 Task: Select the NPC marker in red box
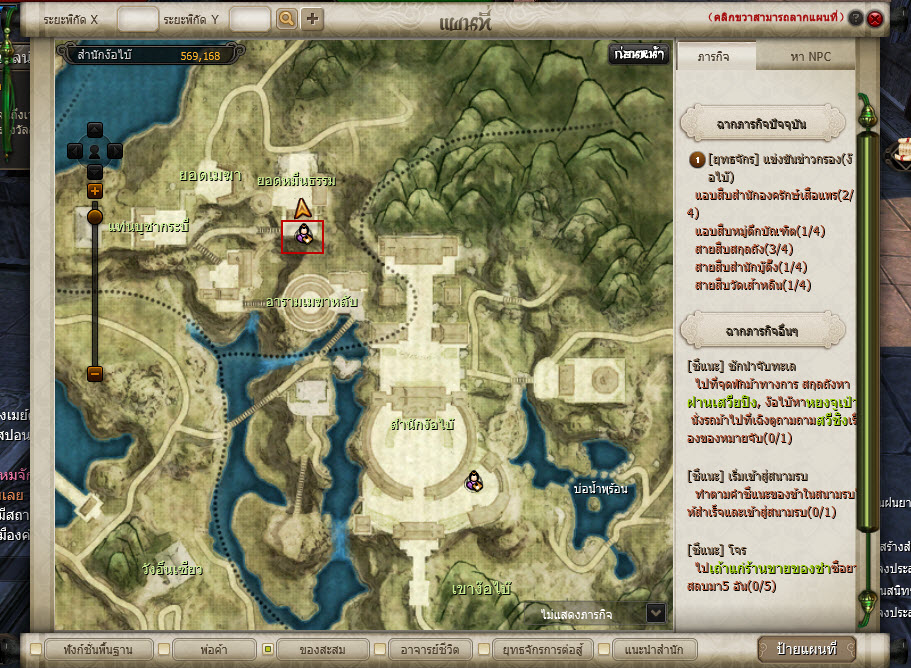pyautogui.click(x=302, y=236)
